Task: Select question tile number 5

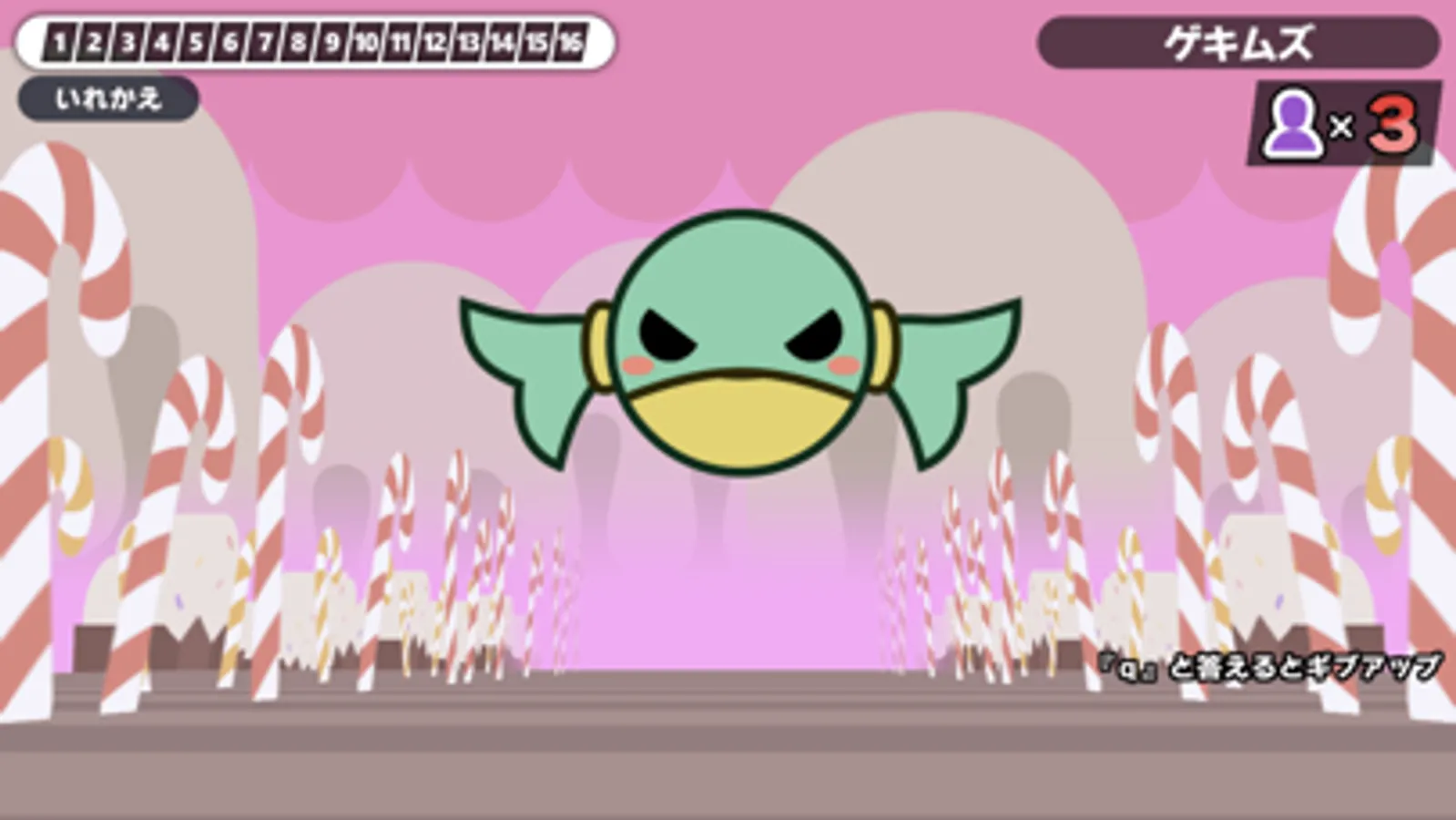Action: [197, 42]
